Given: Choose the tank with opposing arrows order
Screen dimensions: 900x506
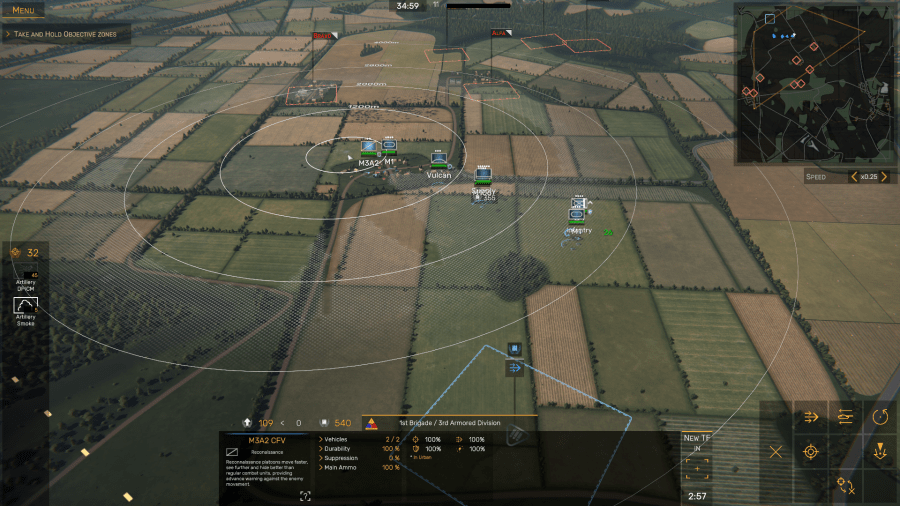Looking at the screenshot, I should click(x=846, y=417).
